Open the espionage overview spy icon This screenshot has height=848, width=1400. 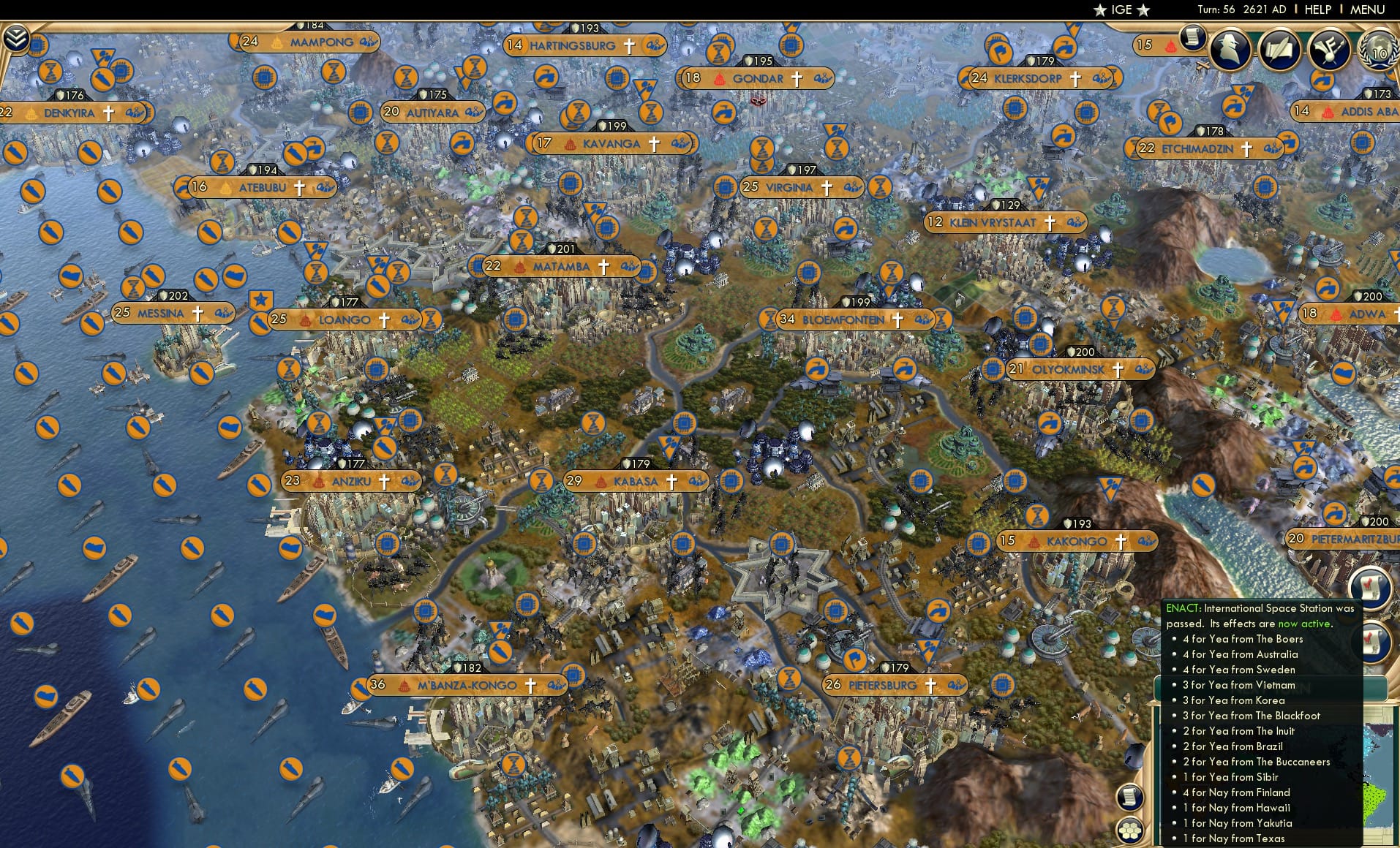[1230, 50]
